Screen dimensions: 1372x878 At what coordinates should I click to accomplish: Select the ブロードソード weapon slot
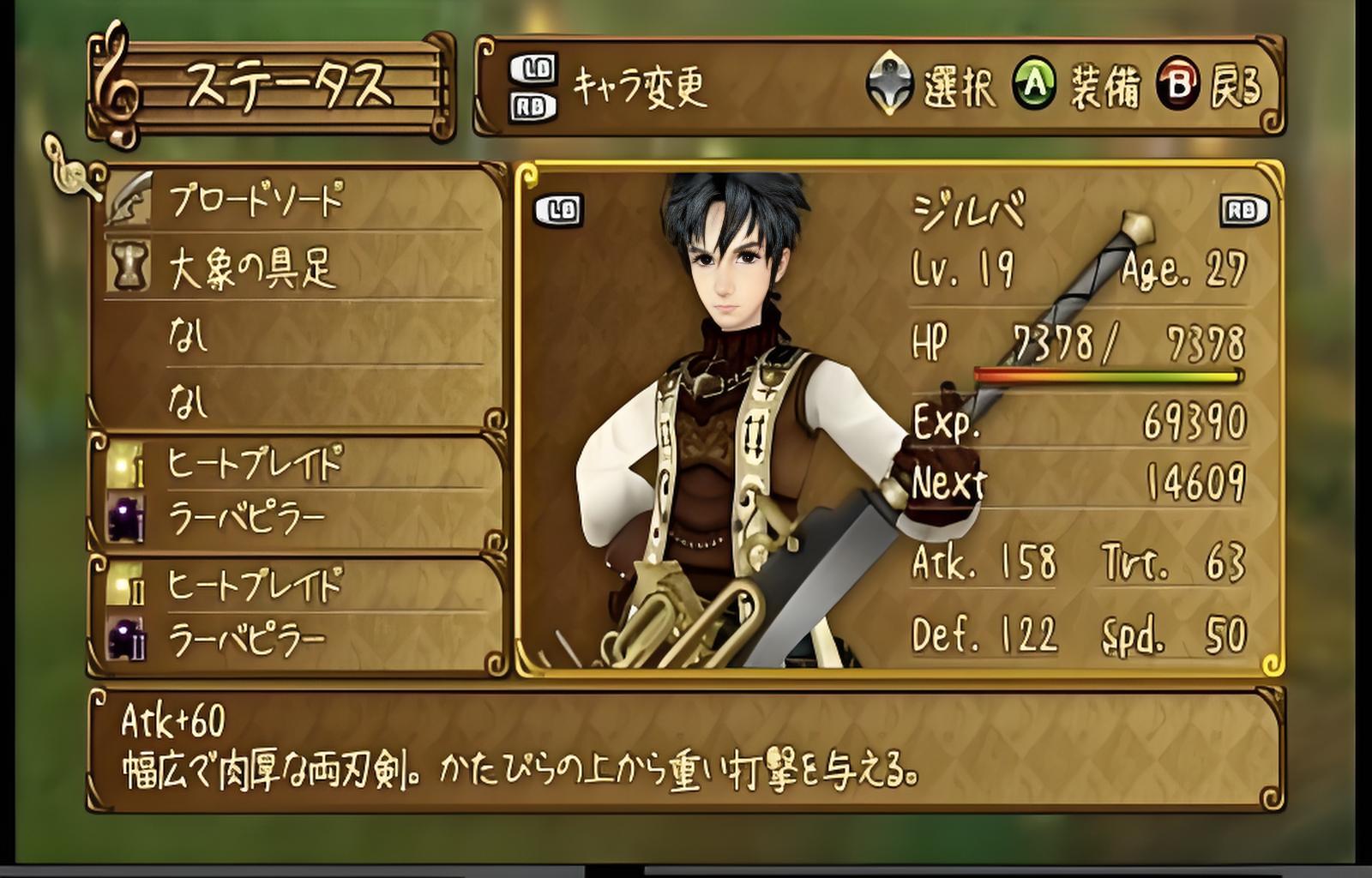256,201
